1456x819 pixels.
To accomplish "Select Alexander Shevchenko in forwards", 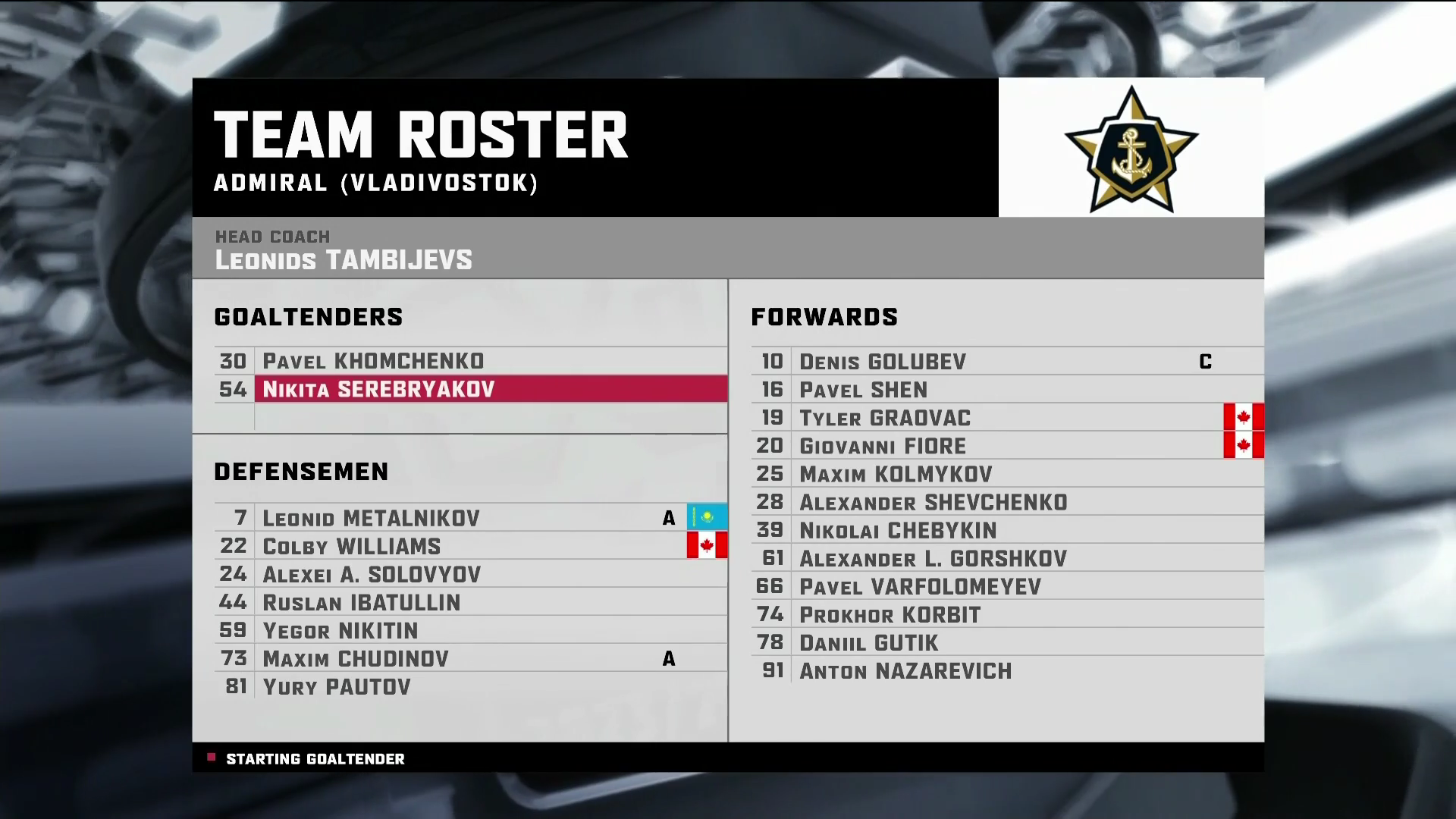I will (933, 502).
